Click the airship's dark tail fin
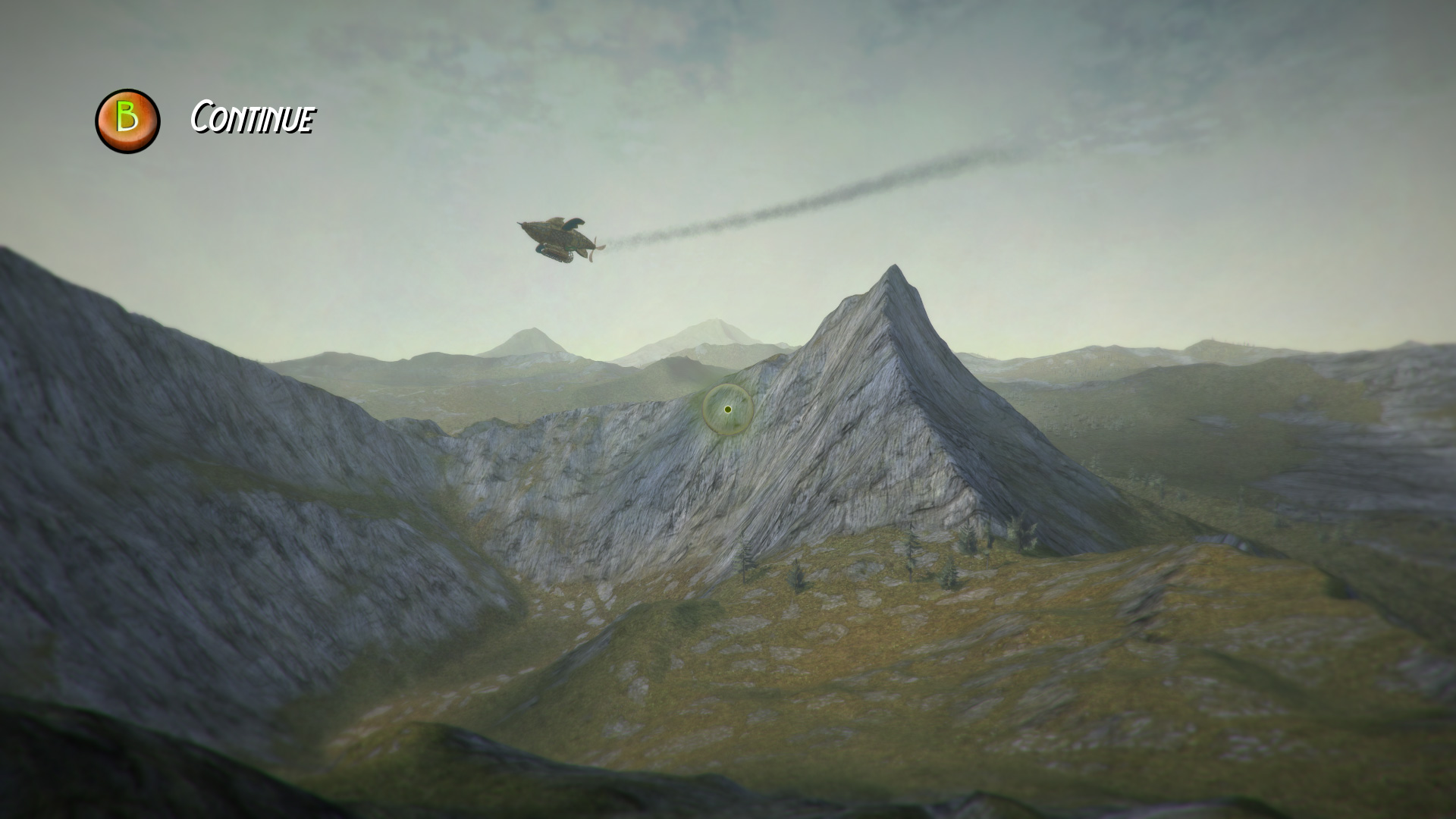This screenshot has height=819, width=1456. (x=575, y=223)
